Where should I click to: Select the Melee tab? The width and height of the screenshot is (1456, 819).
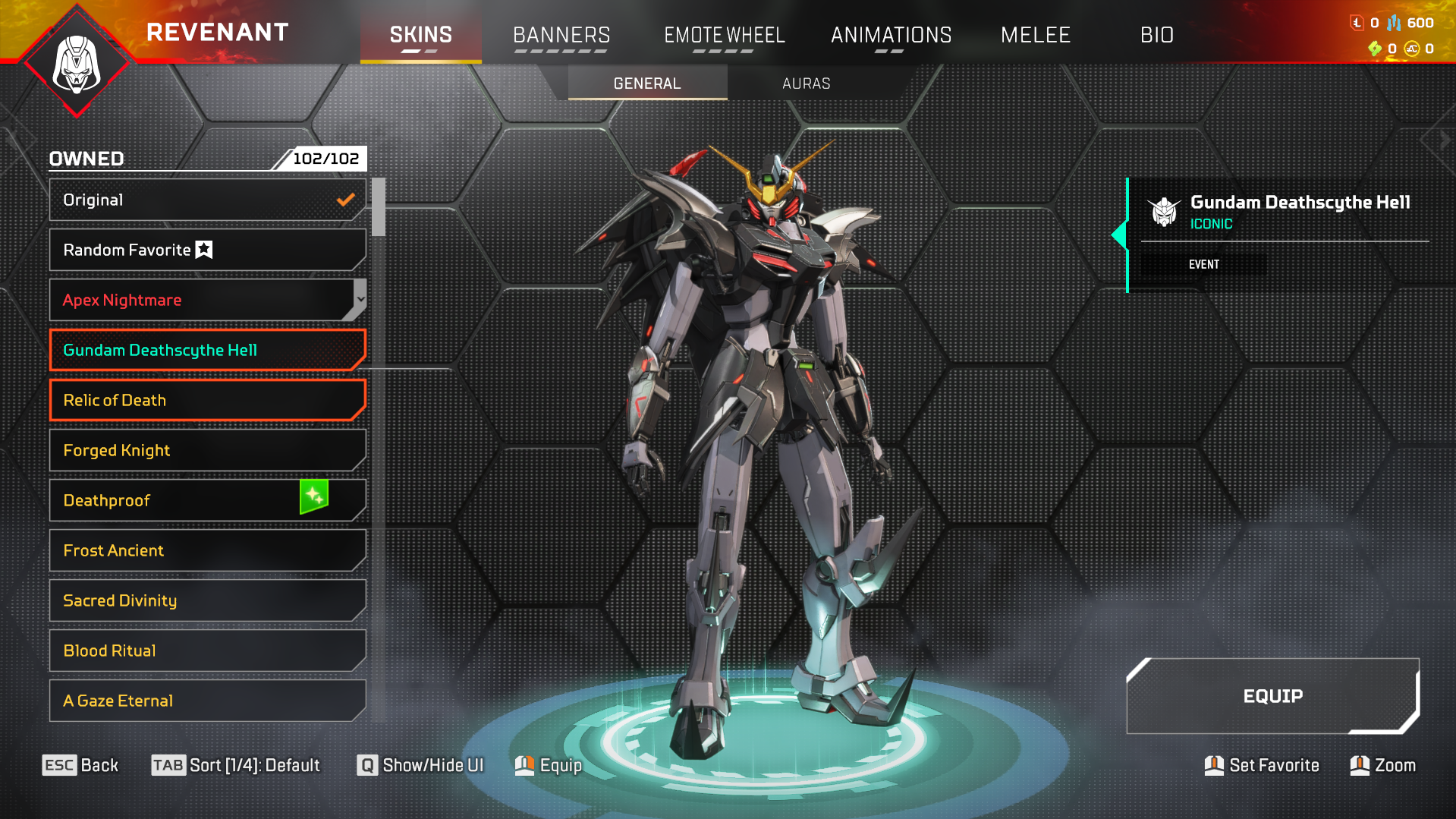1035,35
